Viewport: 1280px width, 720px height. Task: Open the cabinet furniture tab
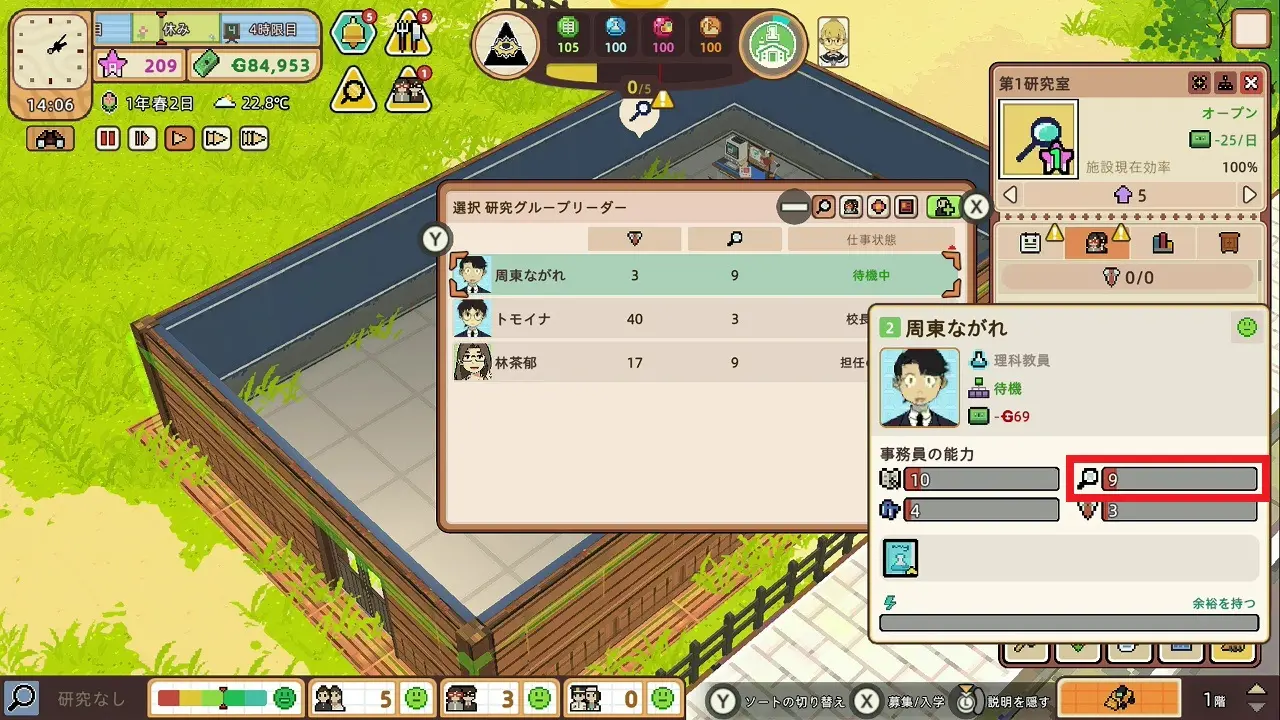click(1228, 242)
